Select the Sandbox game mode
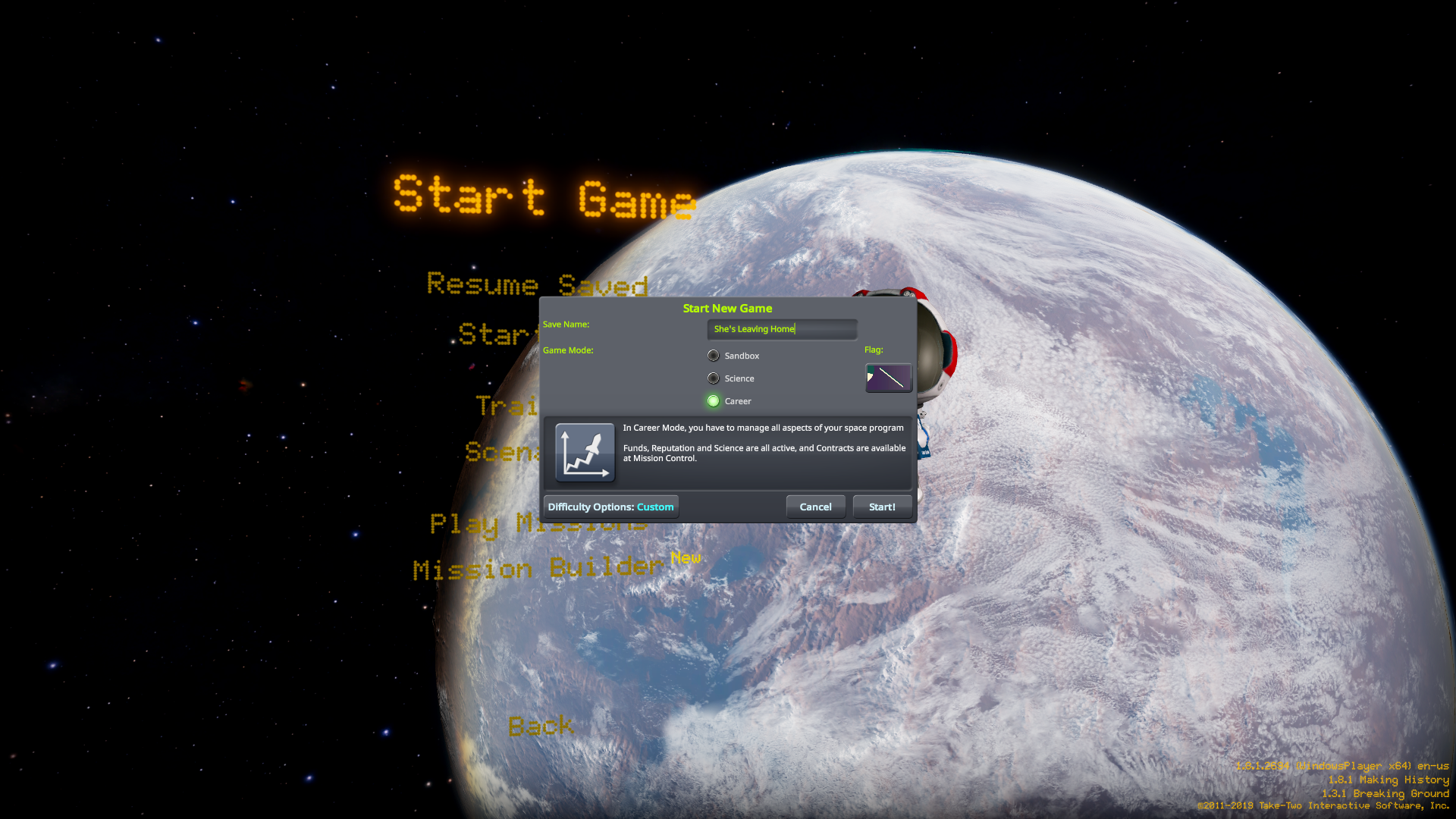The height and width of the screenshot is (819, 1456). pos(714,355)
